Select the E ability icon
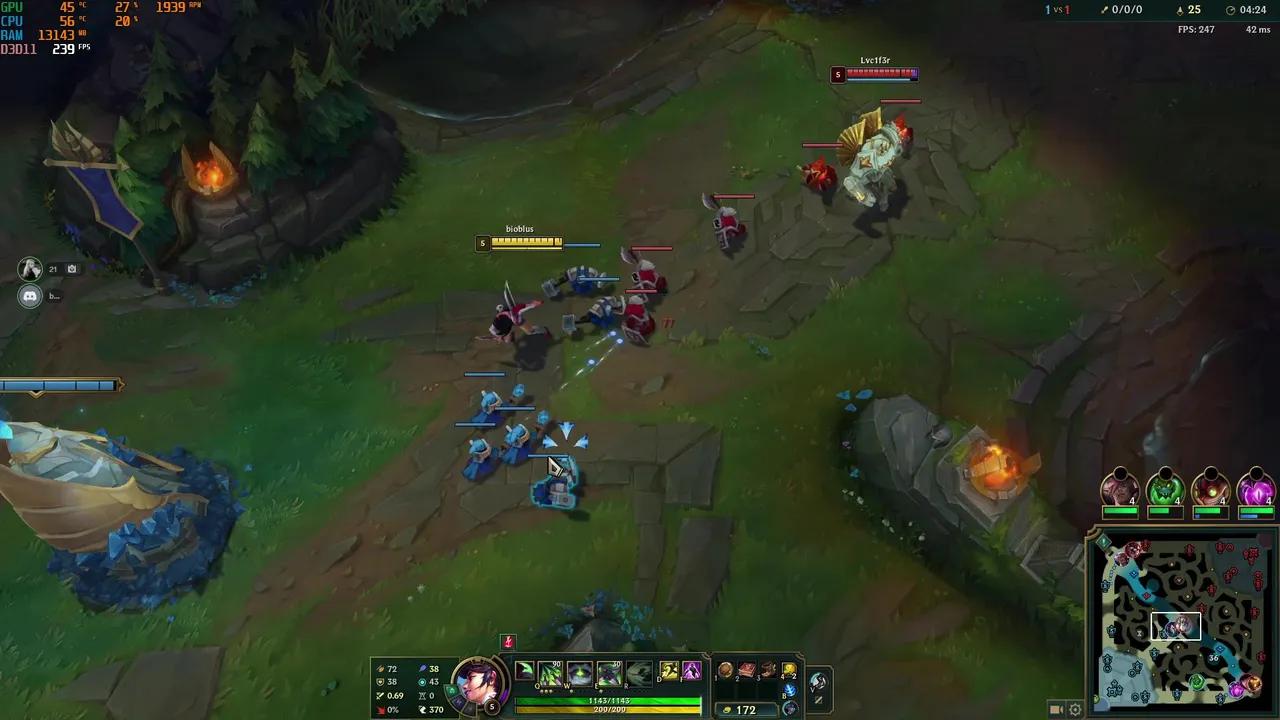Viewport: 1280px width, 720px height. (x=608, y=672)
